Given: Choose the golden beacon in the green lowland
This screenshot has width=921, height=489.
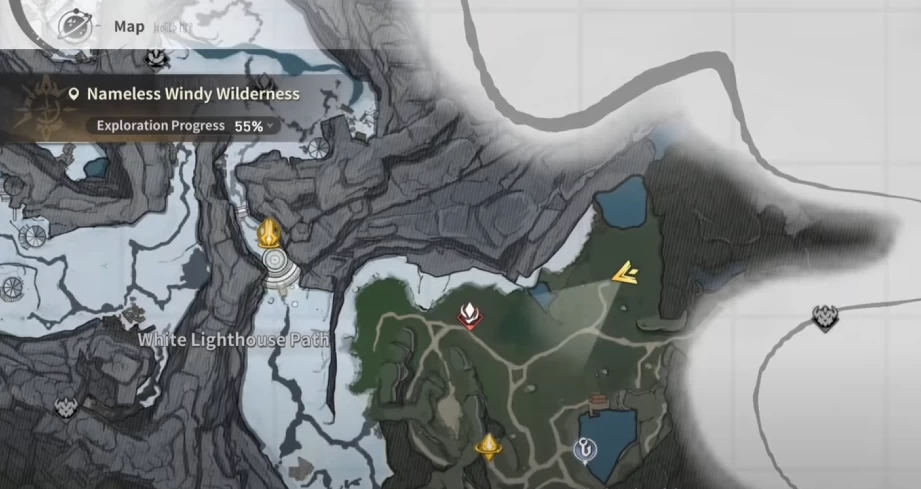Looking at the screenshot, I should click(x=488, y=445).
